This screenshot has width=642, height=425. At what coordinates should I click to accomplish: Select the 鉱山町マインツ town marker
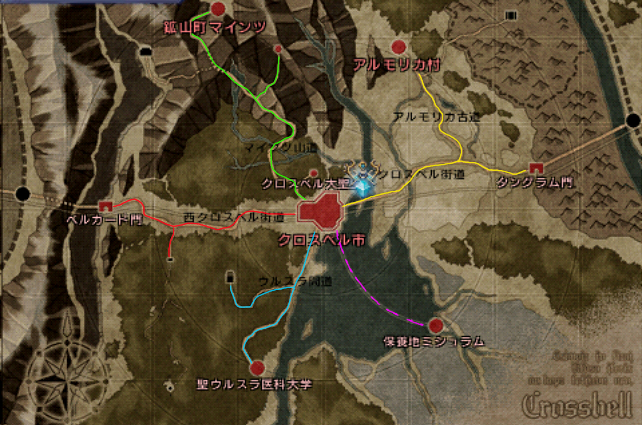pyautogui.click(x=218, y=9)
